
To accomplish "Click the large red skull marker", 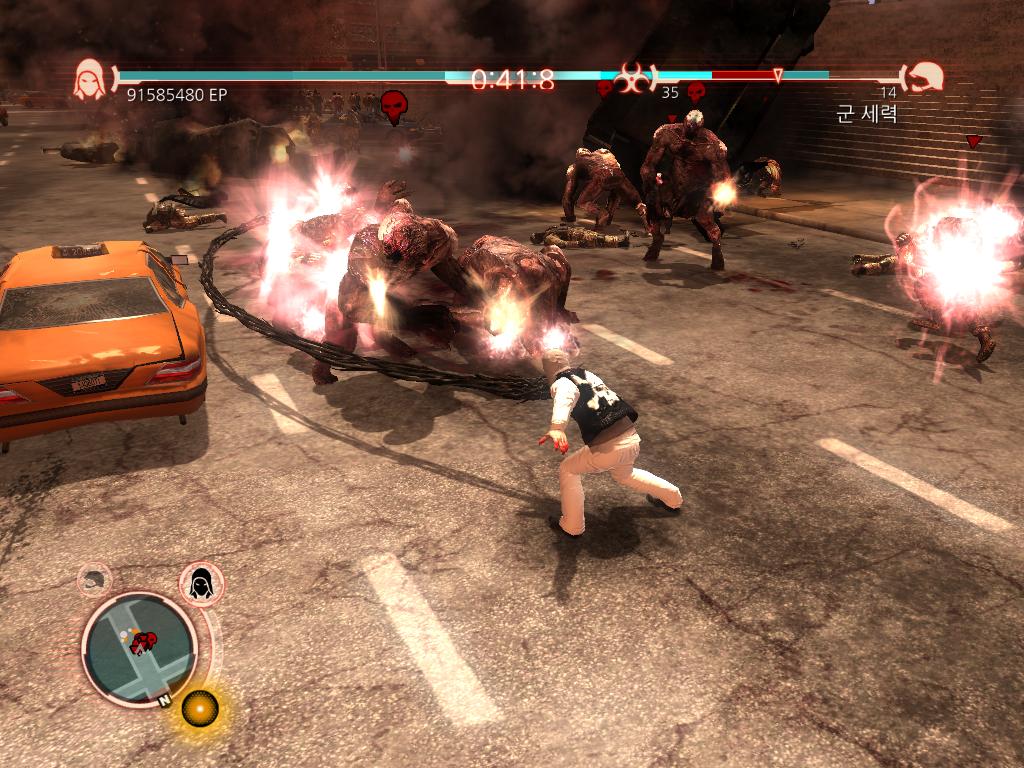I will (394, 106).
